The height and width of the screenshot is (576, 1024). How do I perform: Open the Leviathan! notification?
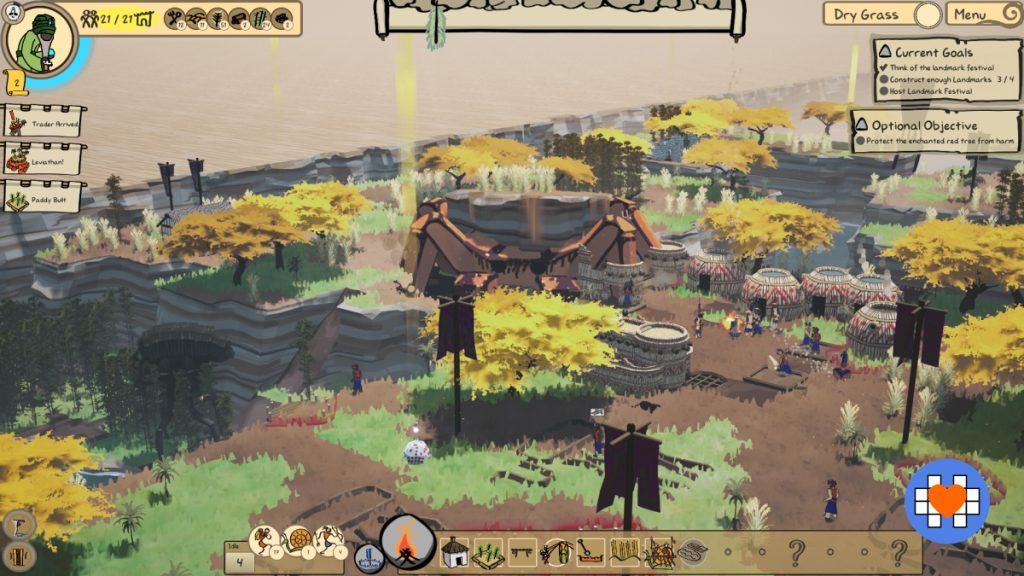coord(43,159)
